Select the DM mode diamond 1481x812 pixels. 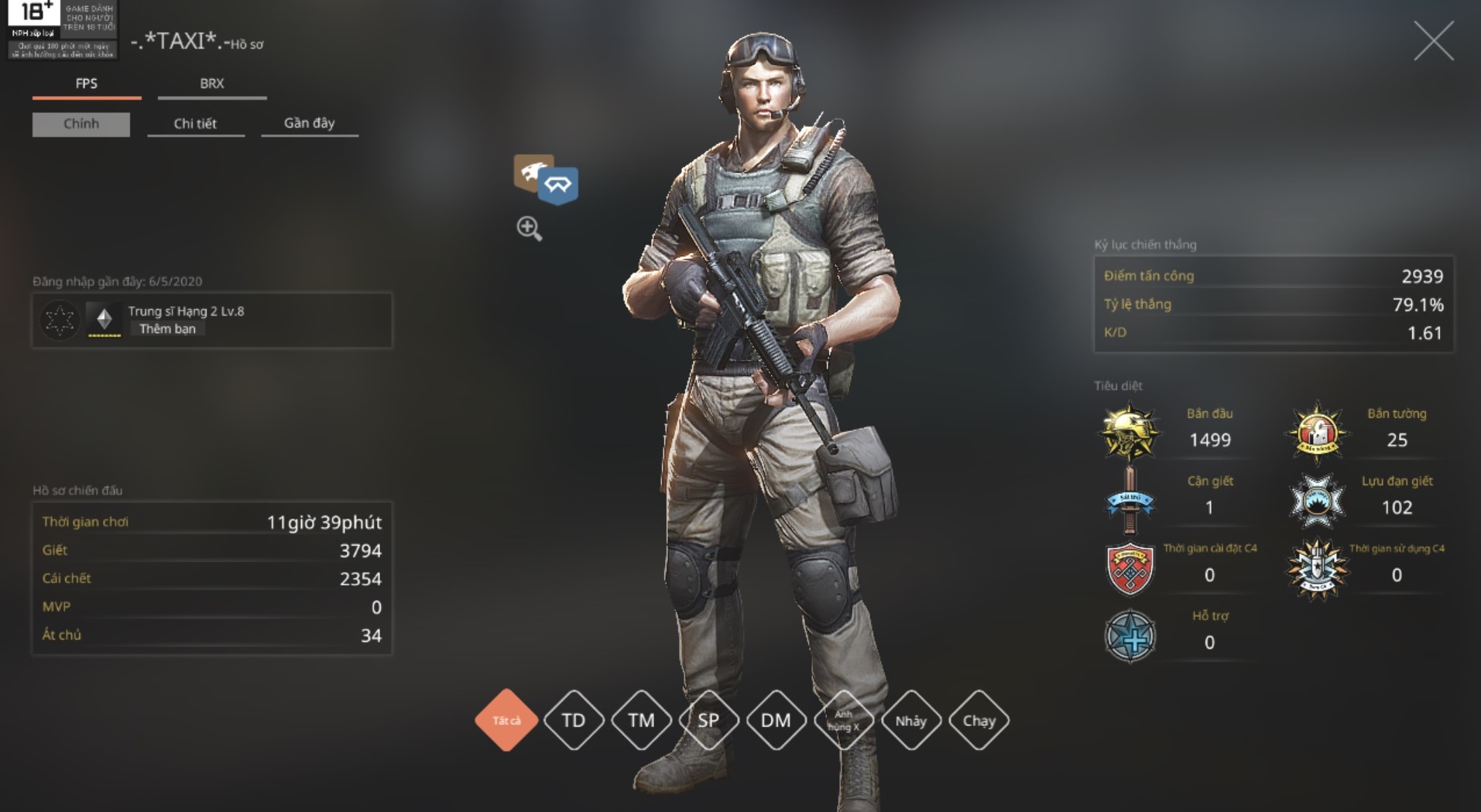[776, 721]
